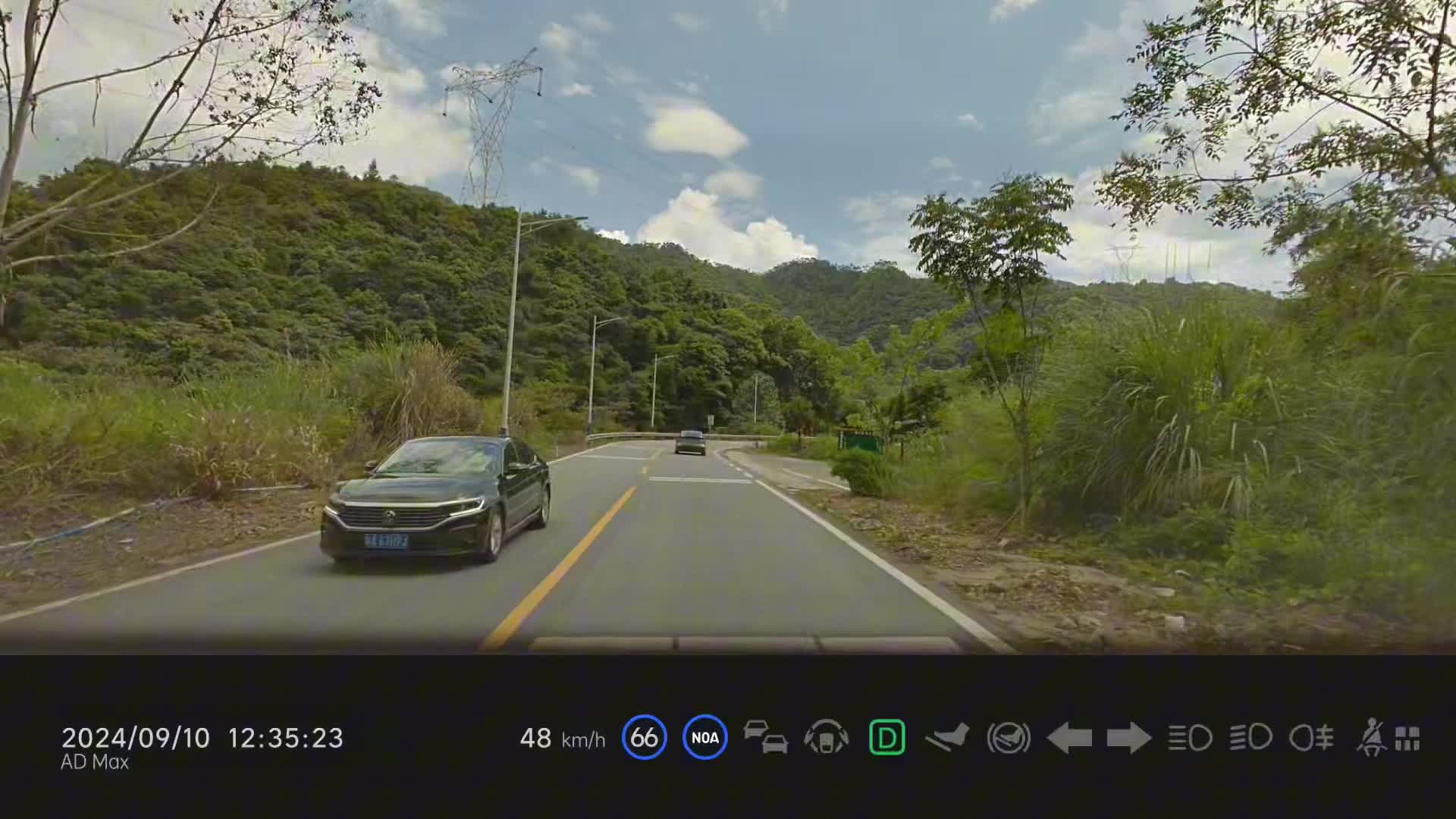Switch on the low beam headlight icon
This screenshot has height=819, width=1456.
pos(1250,737)
